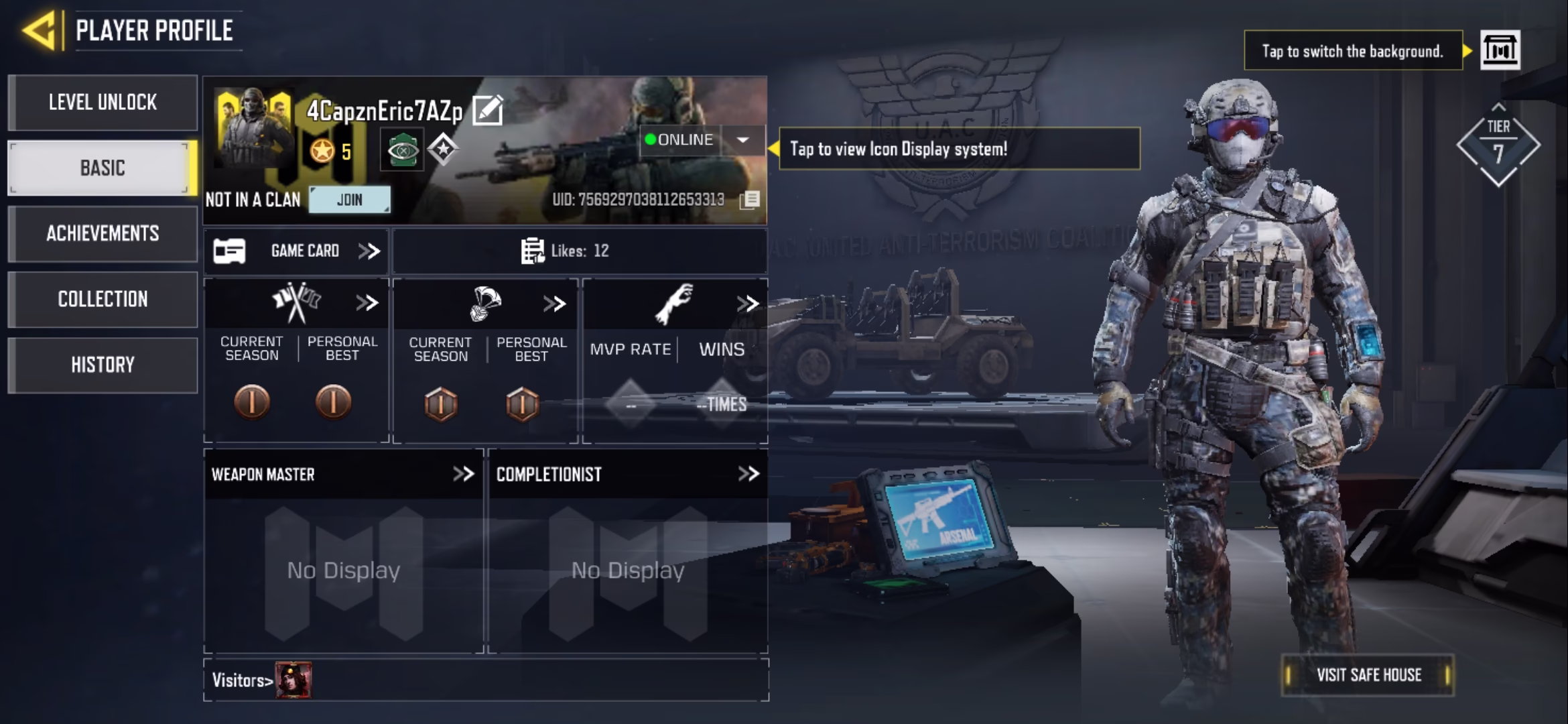The height and width of the screenshot is (724, 1568).
Task: Join a clan with the Join button
Action: tap(349, 200)
